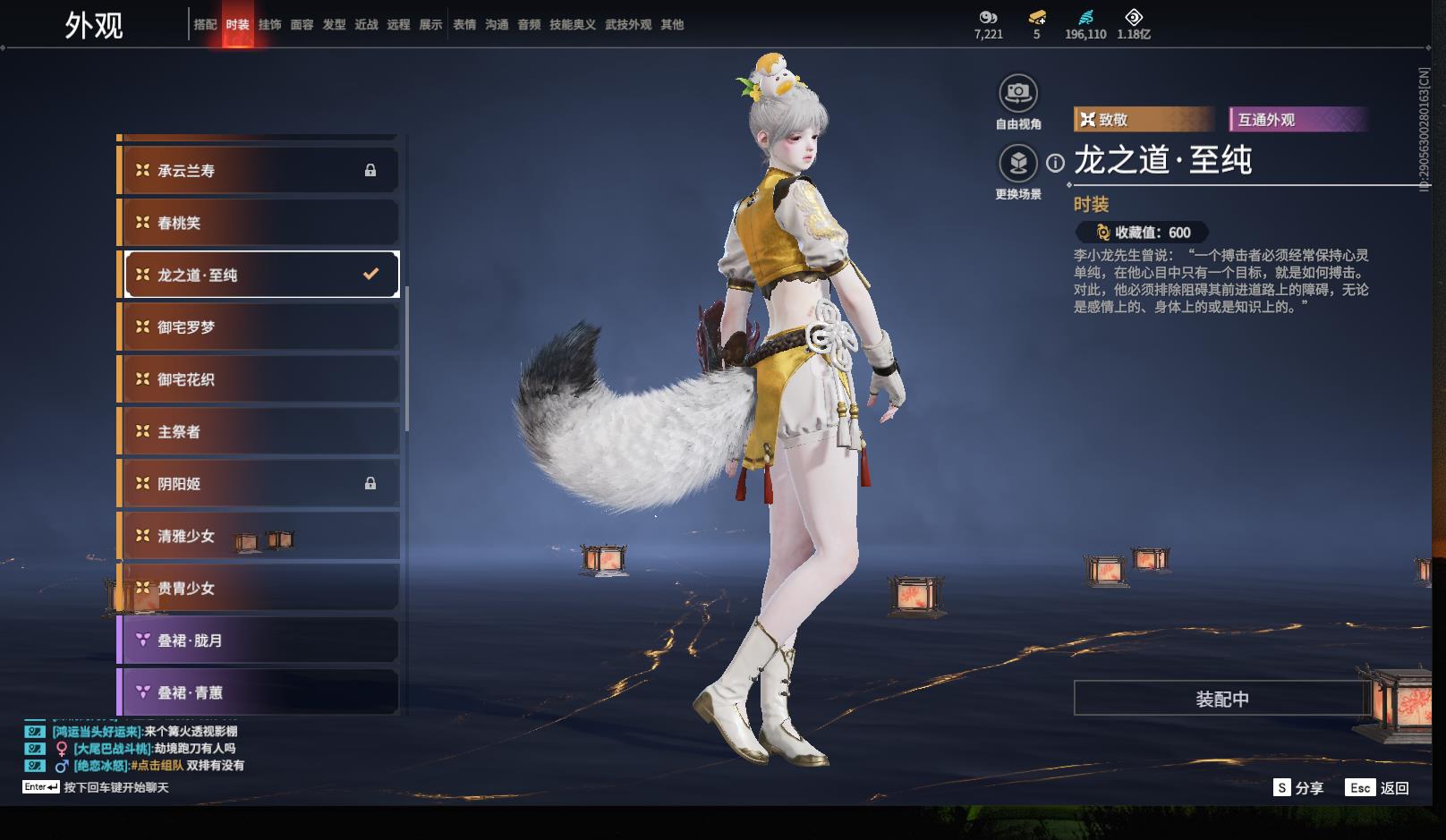
Task: Click the 自由视角 camera button
Action: point(1018,93)
